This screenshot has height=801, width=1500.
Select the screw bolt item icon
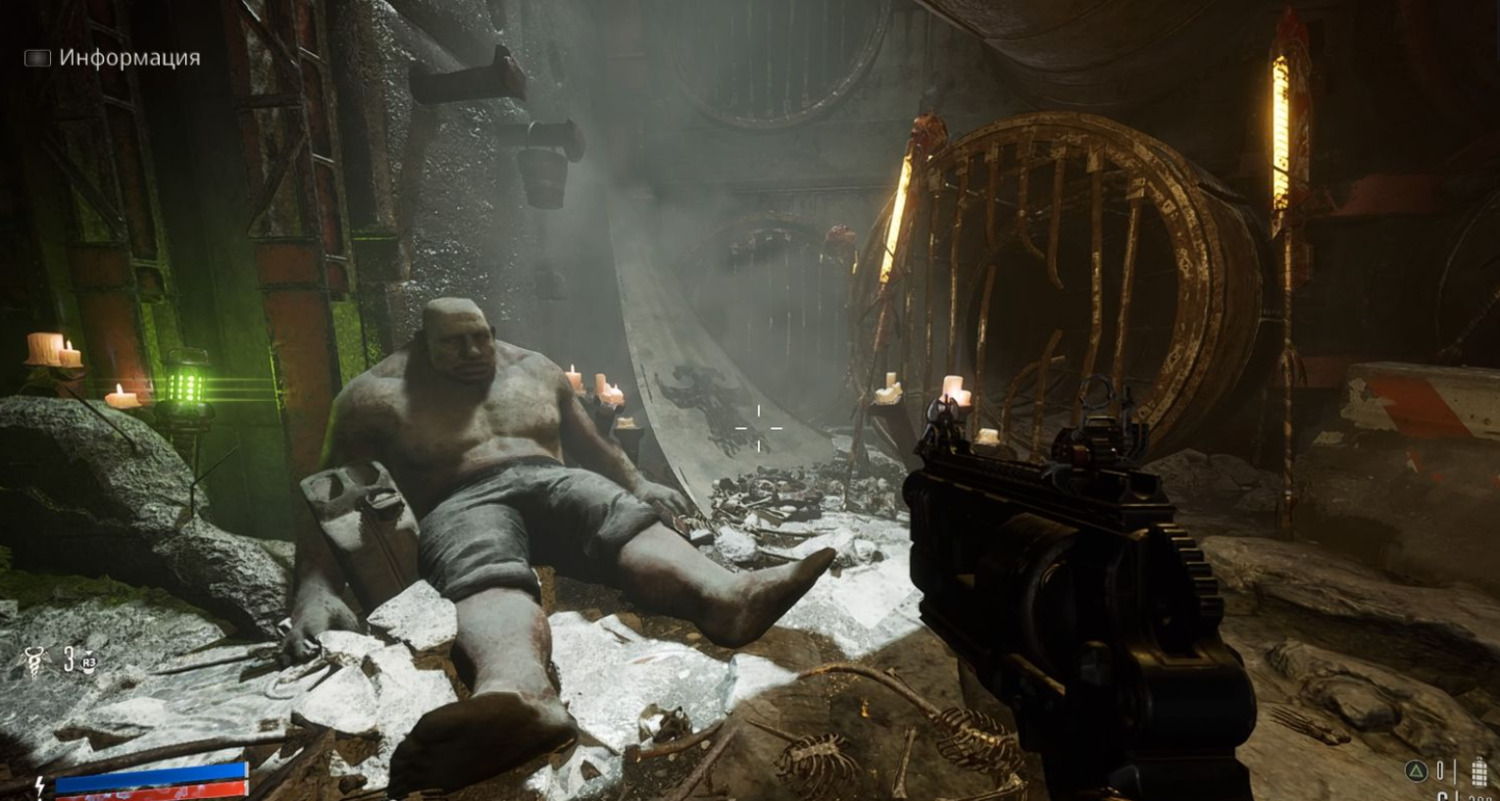tap(35, 662)
